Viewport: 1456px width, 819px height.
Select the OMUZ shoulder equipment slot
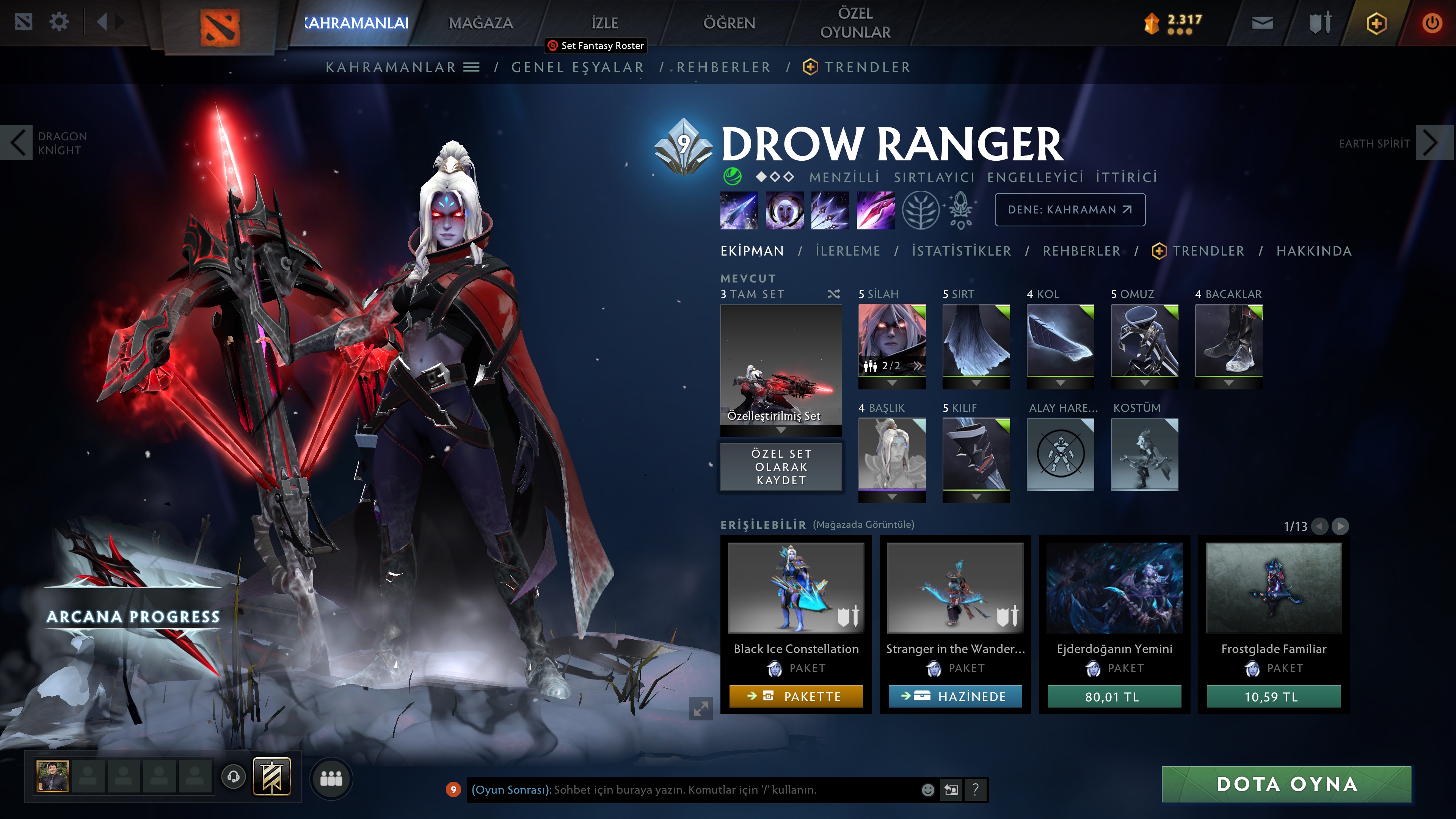coord(1144,340)
